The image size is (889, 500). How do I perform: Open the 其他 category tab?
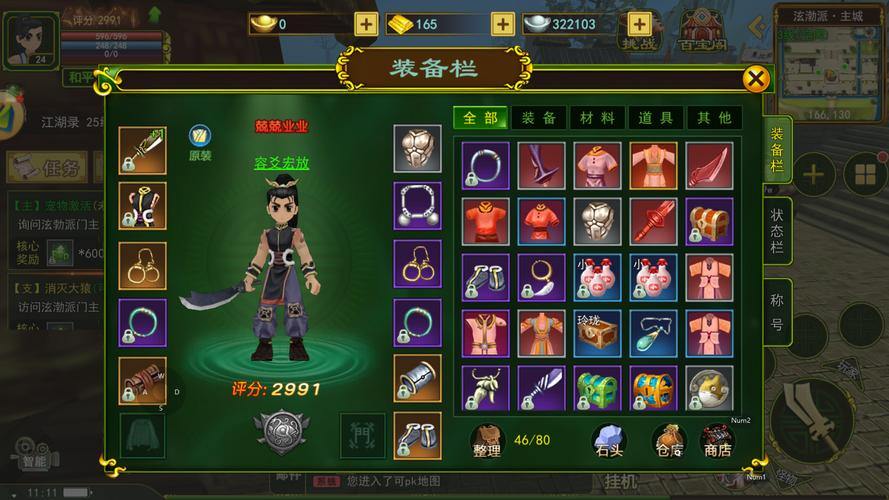click(x=714, y=118)
